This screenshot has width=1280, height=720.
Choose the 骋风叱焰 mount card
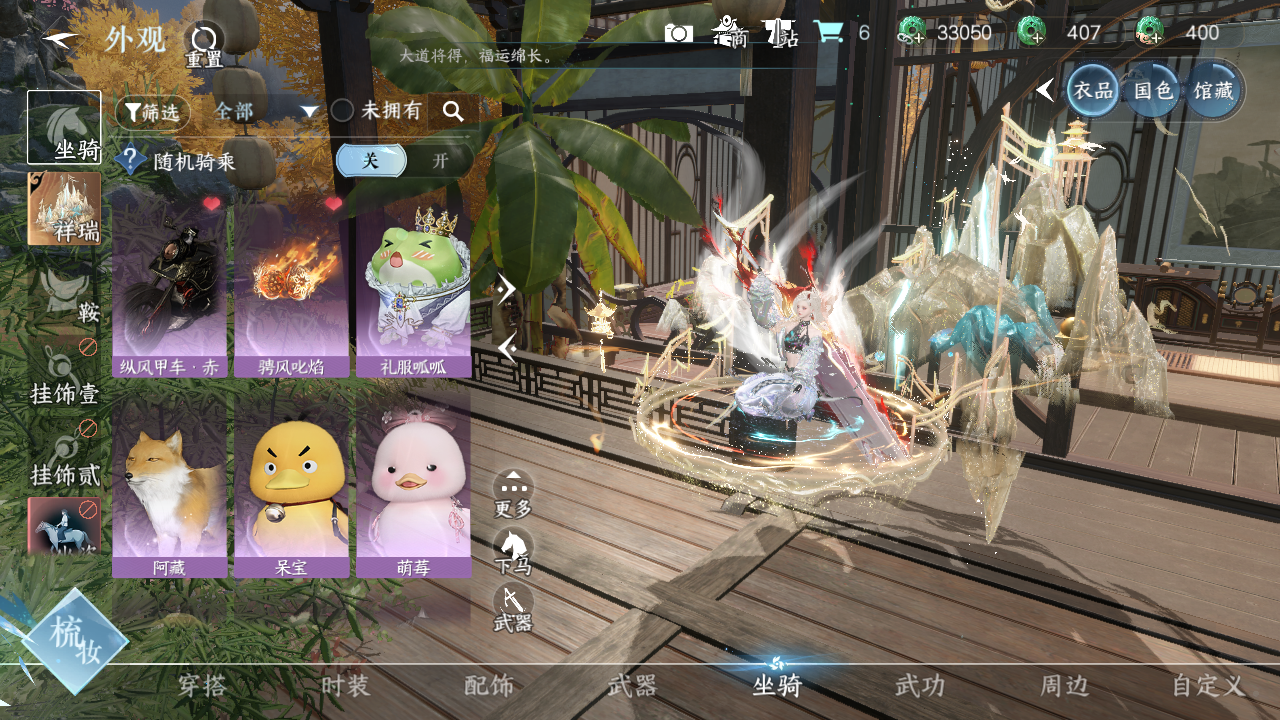[291, 285]
